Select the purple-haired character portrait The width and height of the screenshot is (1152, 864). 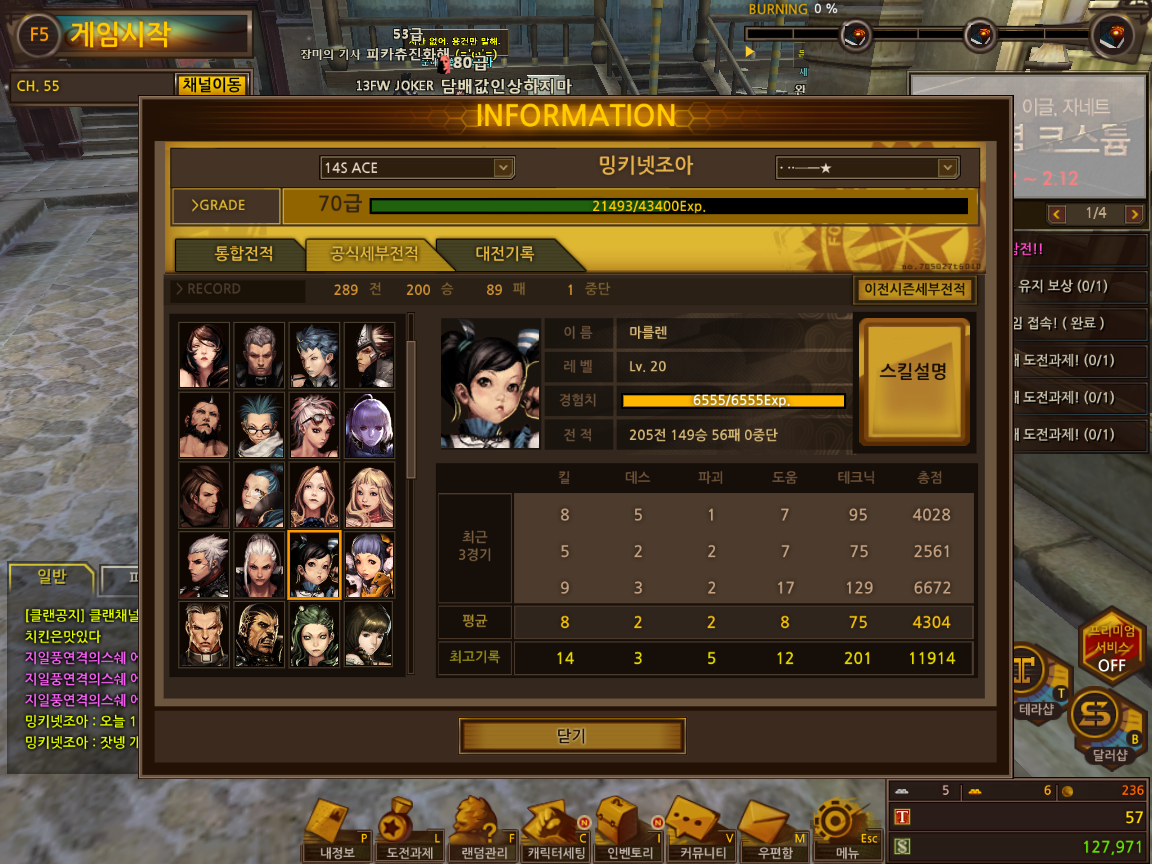pyautogui.click(x=369, y=425)
